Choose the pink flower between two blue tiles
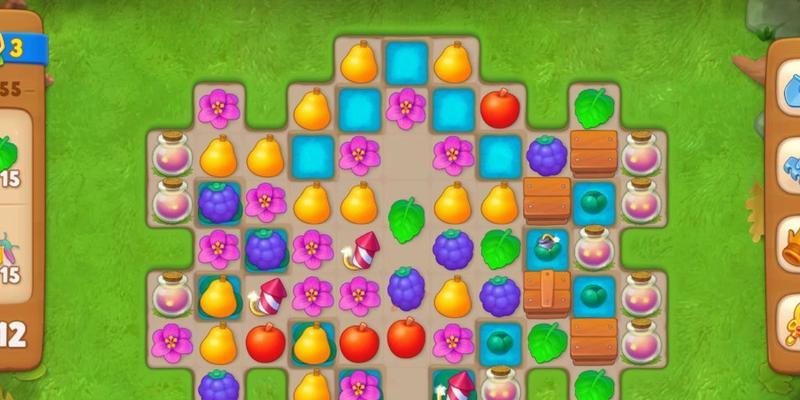Viewport: 800px width, 400px height. click(406, 107)
